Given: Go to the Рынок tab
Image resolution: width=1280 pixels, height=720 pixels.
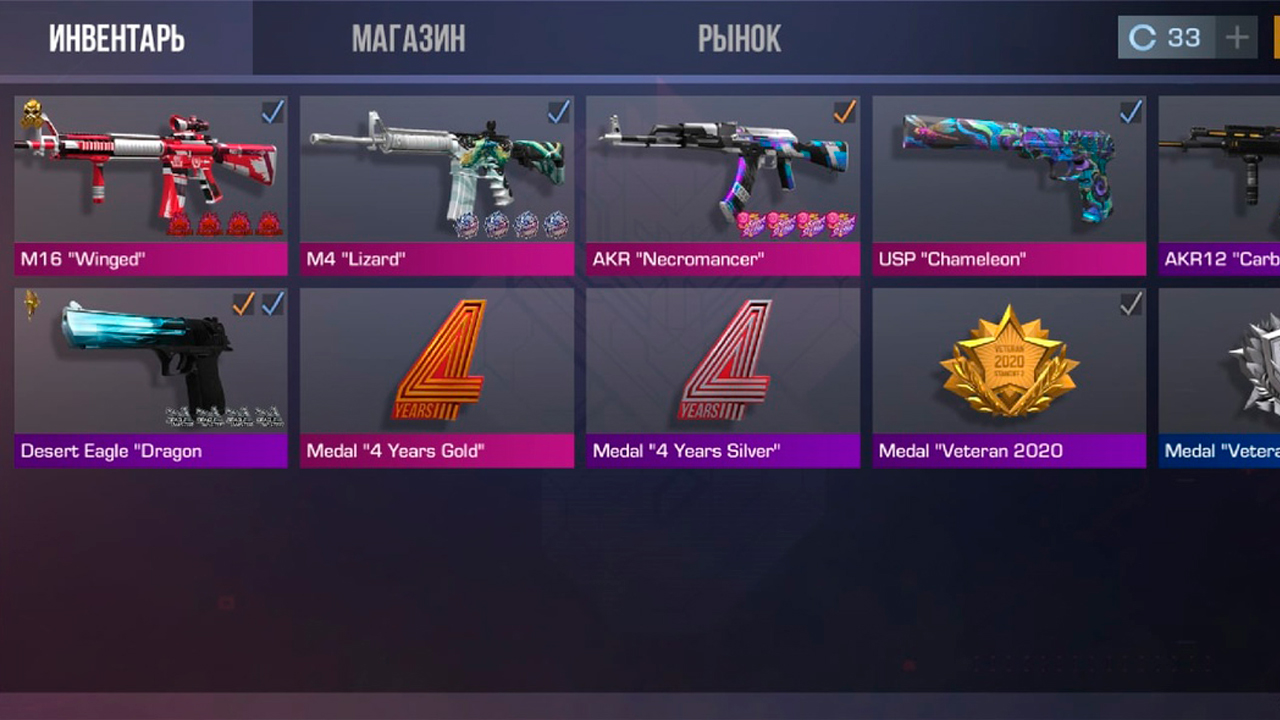Looking at the screenshot, I should [x=739, y=38].
